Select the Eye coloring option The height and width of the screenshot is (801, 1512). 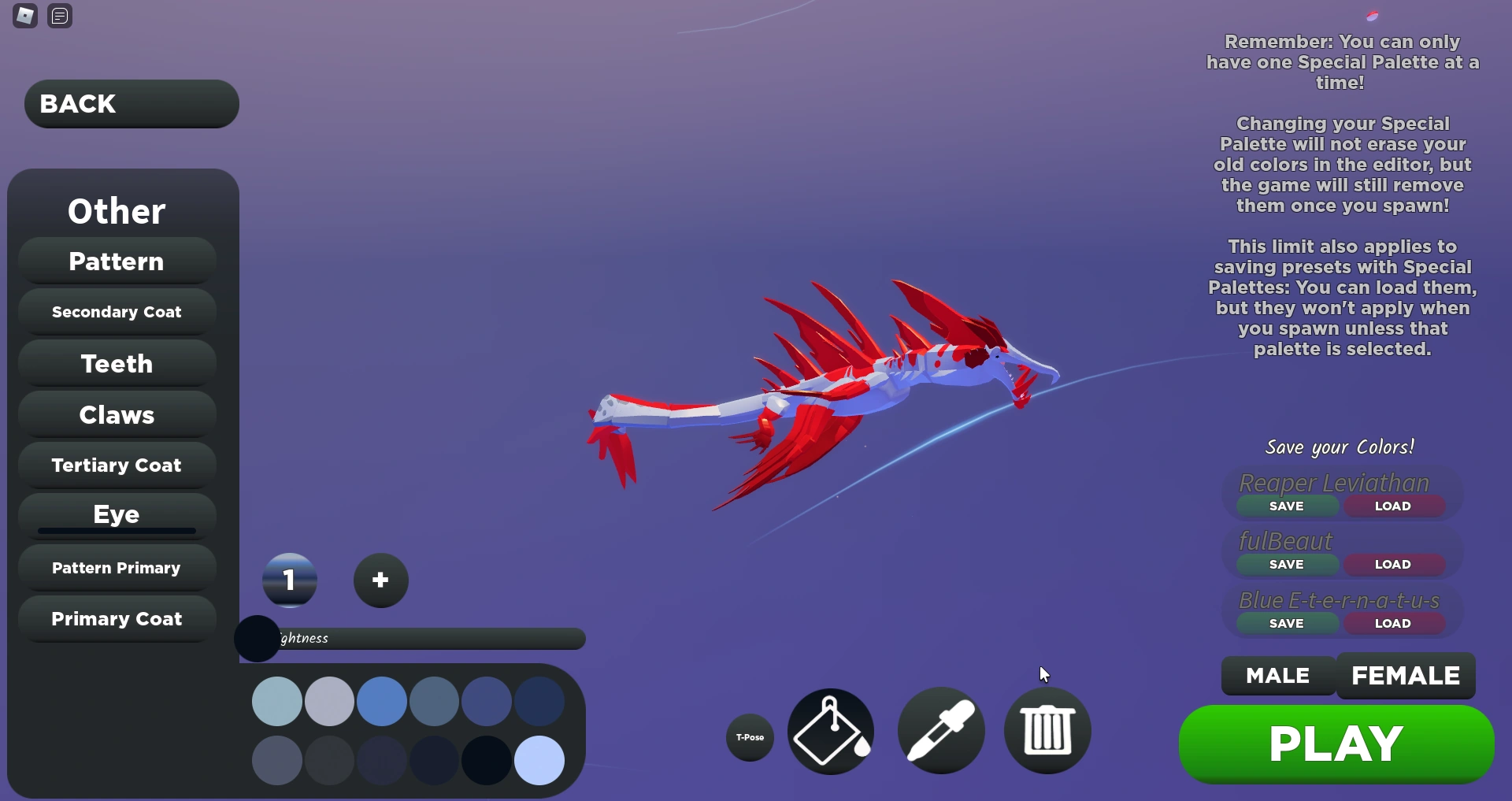tap(116, 514)
